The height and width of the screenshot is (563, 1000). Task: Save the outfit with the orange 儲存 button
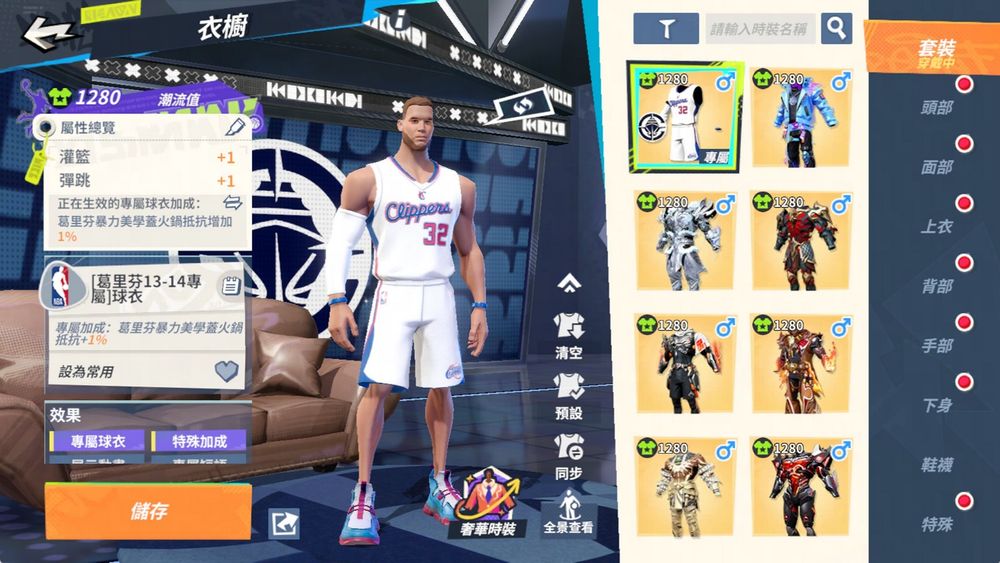[148, 511]
